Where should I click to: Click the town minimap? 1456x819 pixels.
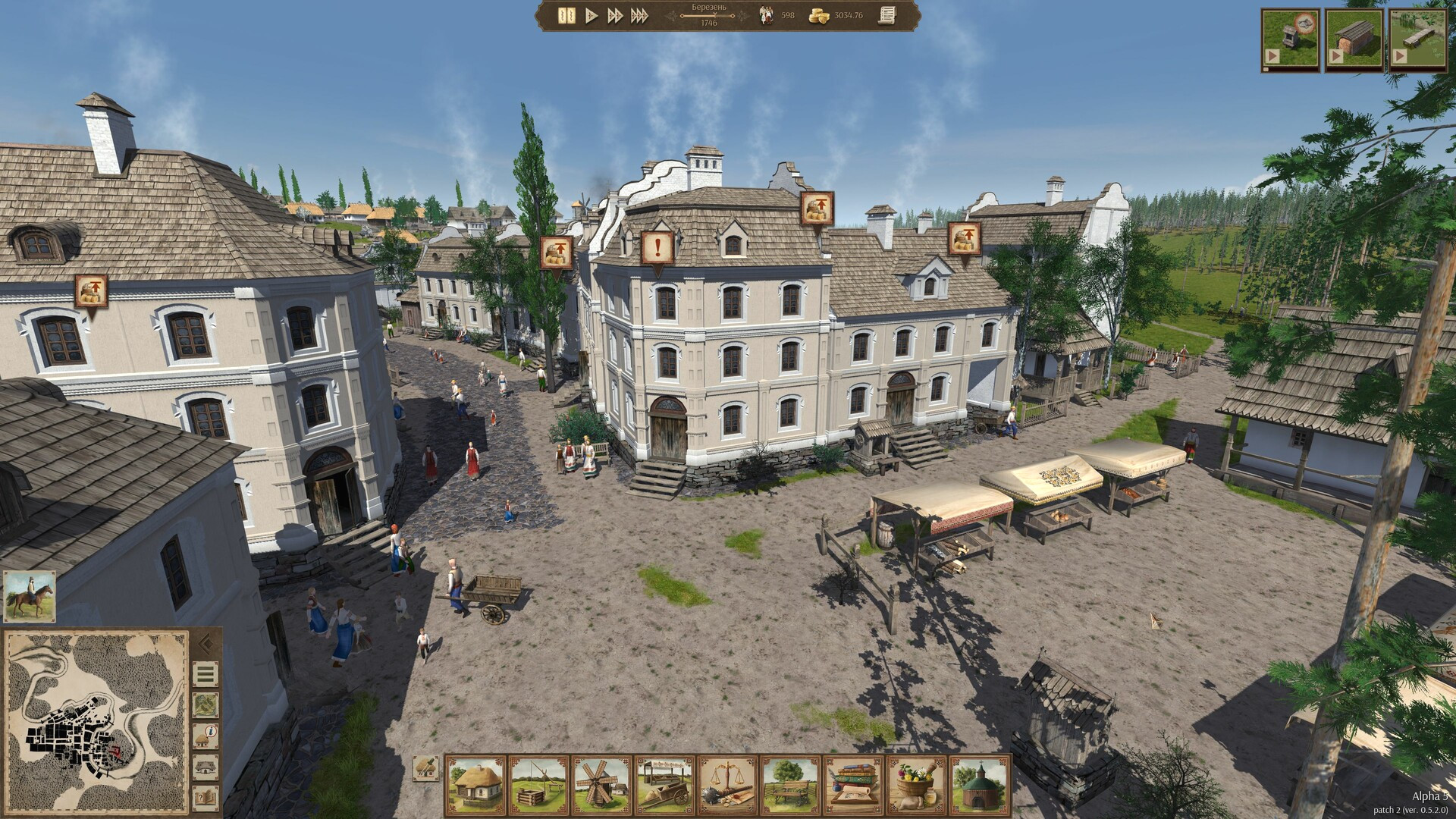click(96, 721)
